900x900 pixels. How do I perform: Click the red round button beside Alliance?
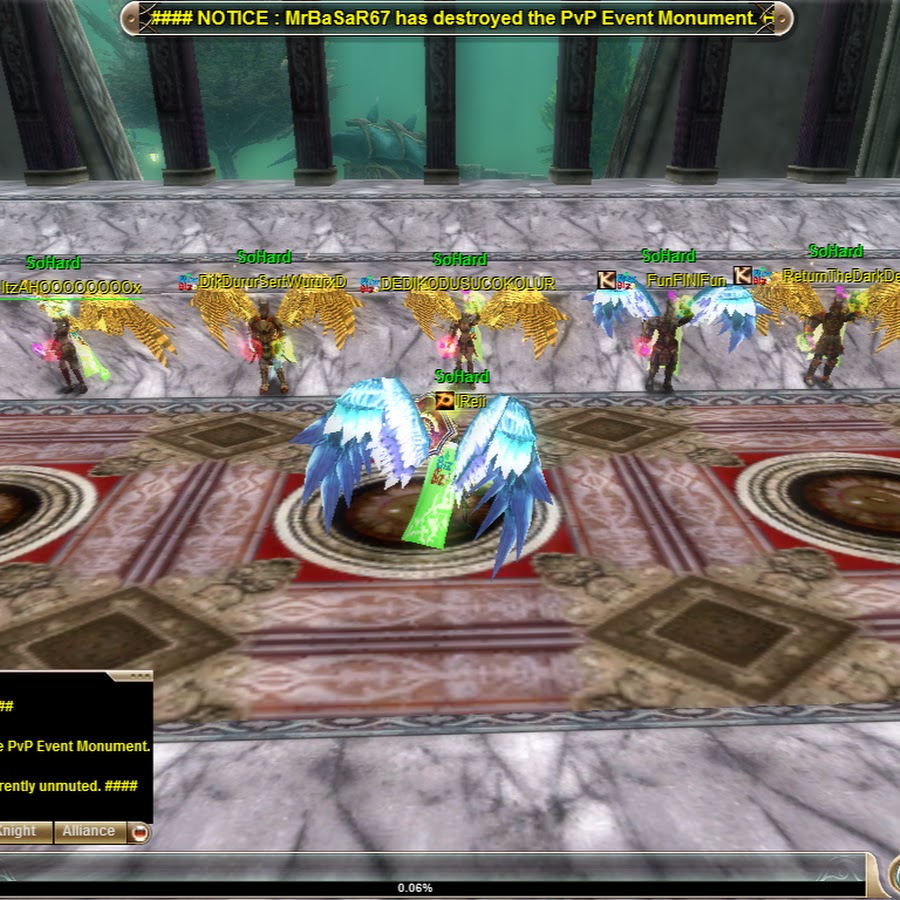139,832
